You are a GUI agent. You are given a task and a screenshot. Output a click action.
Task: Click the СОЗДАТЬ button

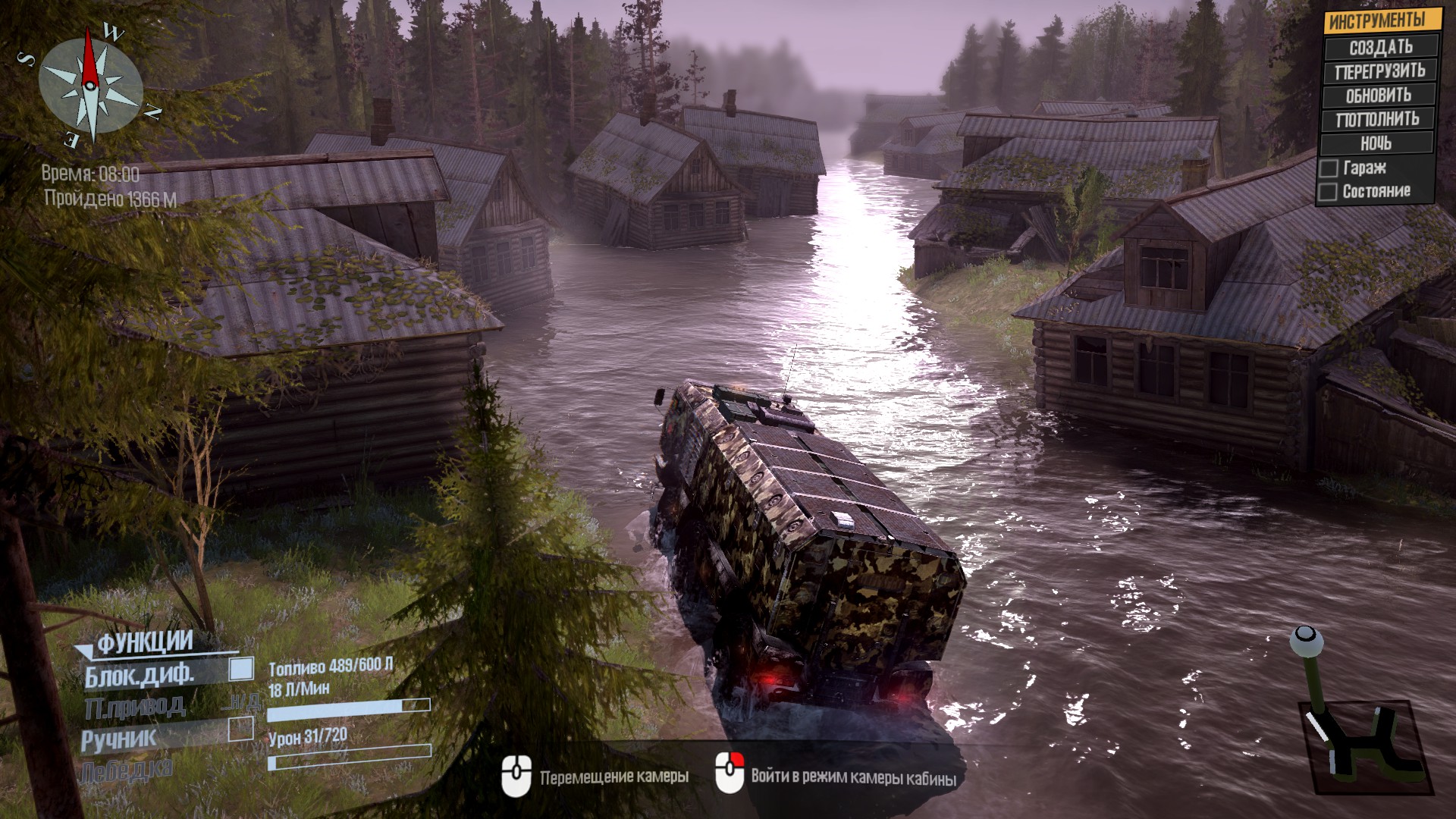click(1380, 47)
